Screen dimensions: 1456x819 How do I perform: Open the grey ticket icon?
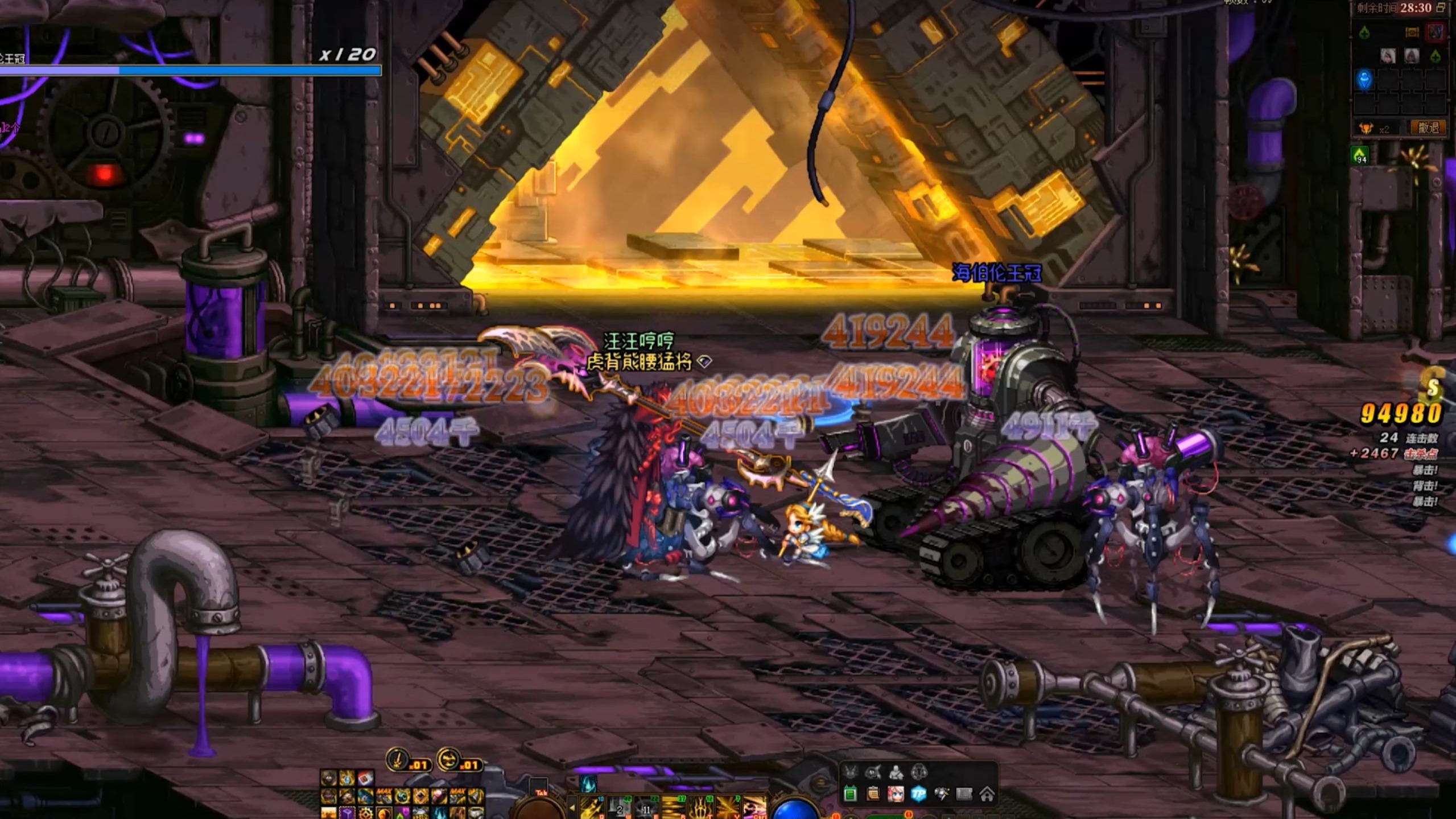[x=964, y=794]
